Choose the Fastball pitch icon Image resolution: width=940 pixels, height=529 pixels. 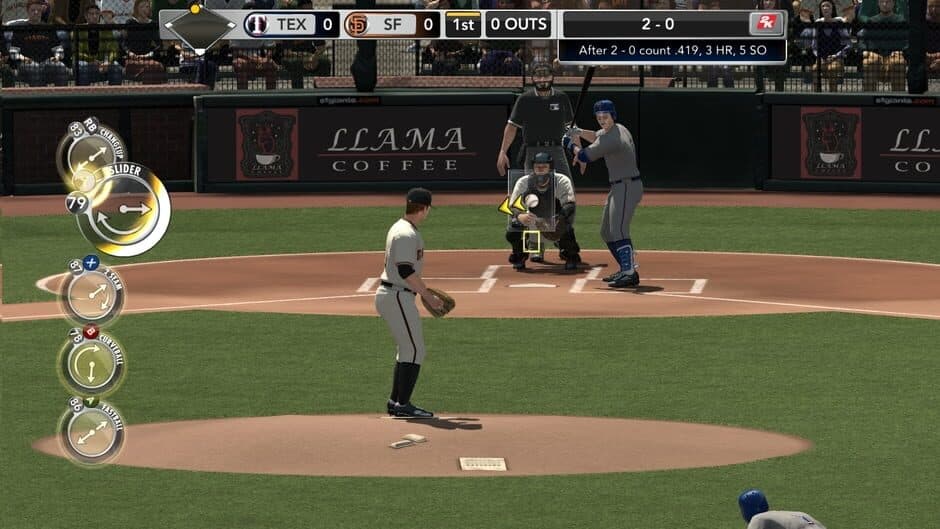tap(91, 431)
